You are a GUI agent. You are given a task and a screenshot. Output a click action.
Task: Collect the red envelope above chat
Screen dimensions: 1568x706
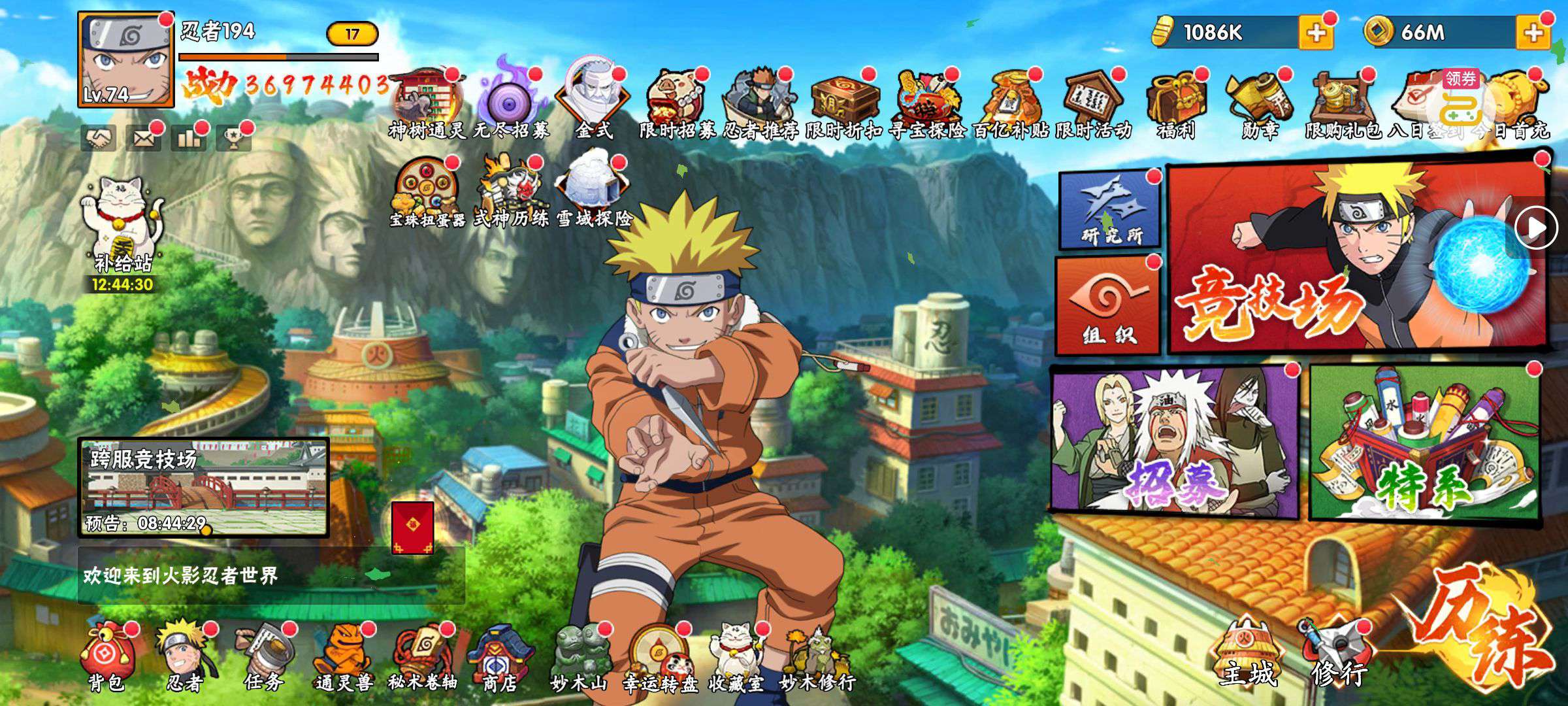pyautogui.click(x=412, y=528)
